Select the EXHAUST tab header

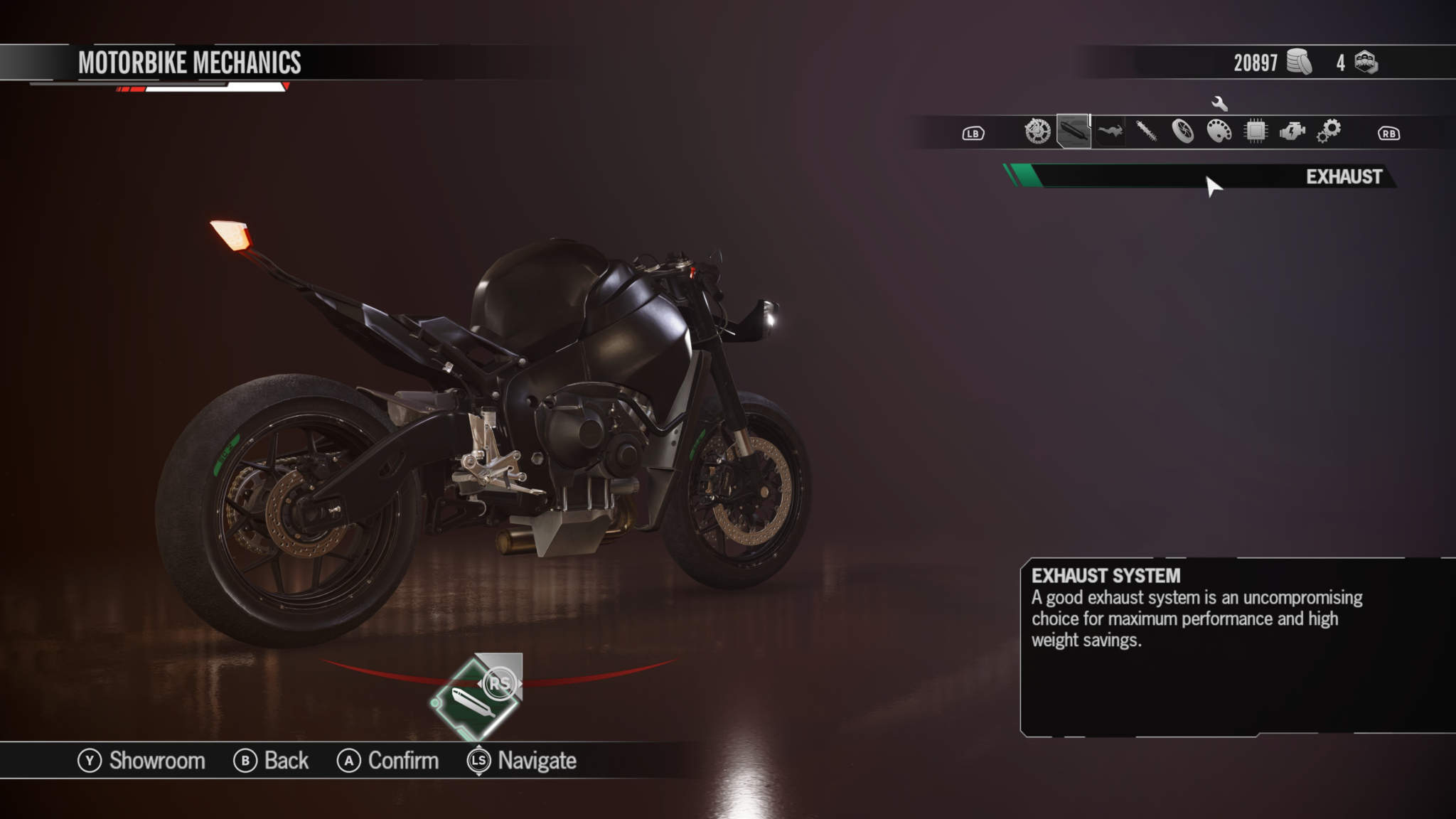tap(1344, 179)
